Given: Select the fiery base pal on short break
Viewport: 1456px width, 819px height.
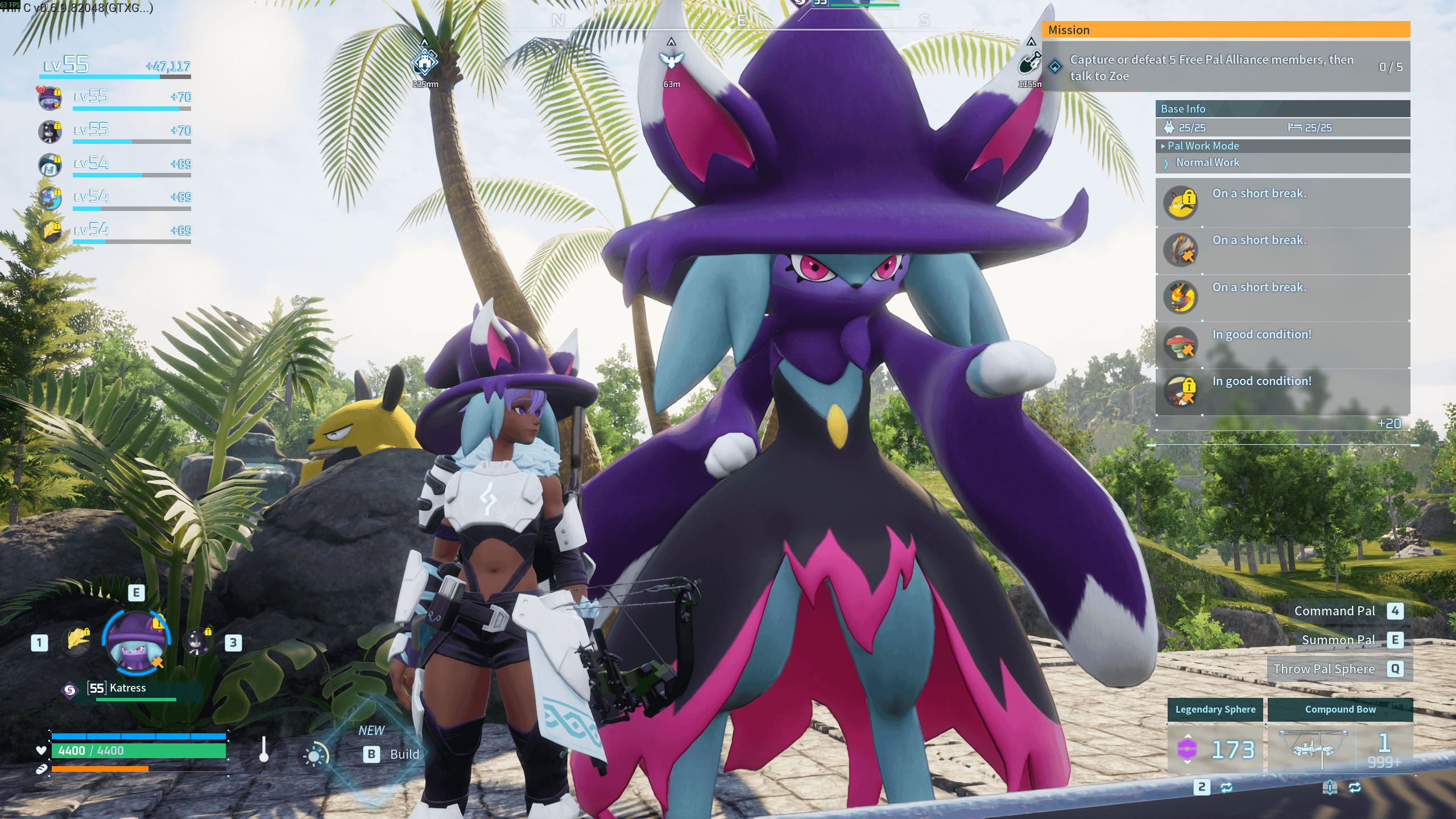Looking at the screenshot, I should click(x=1181, y=297).
